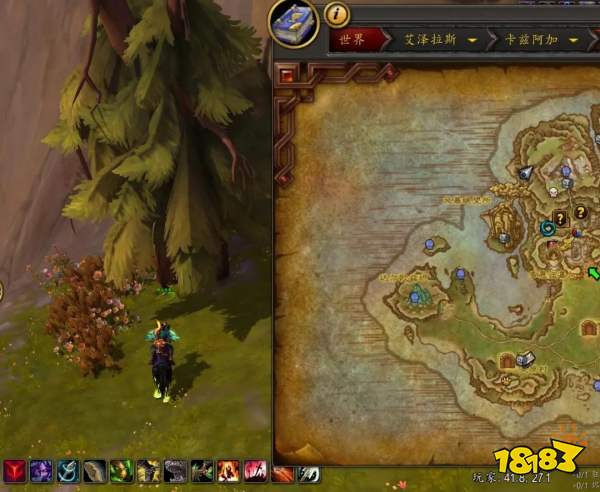Click the round info 'i' button

coord(337,15)
